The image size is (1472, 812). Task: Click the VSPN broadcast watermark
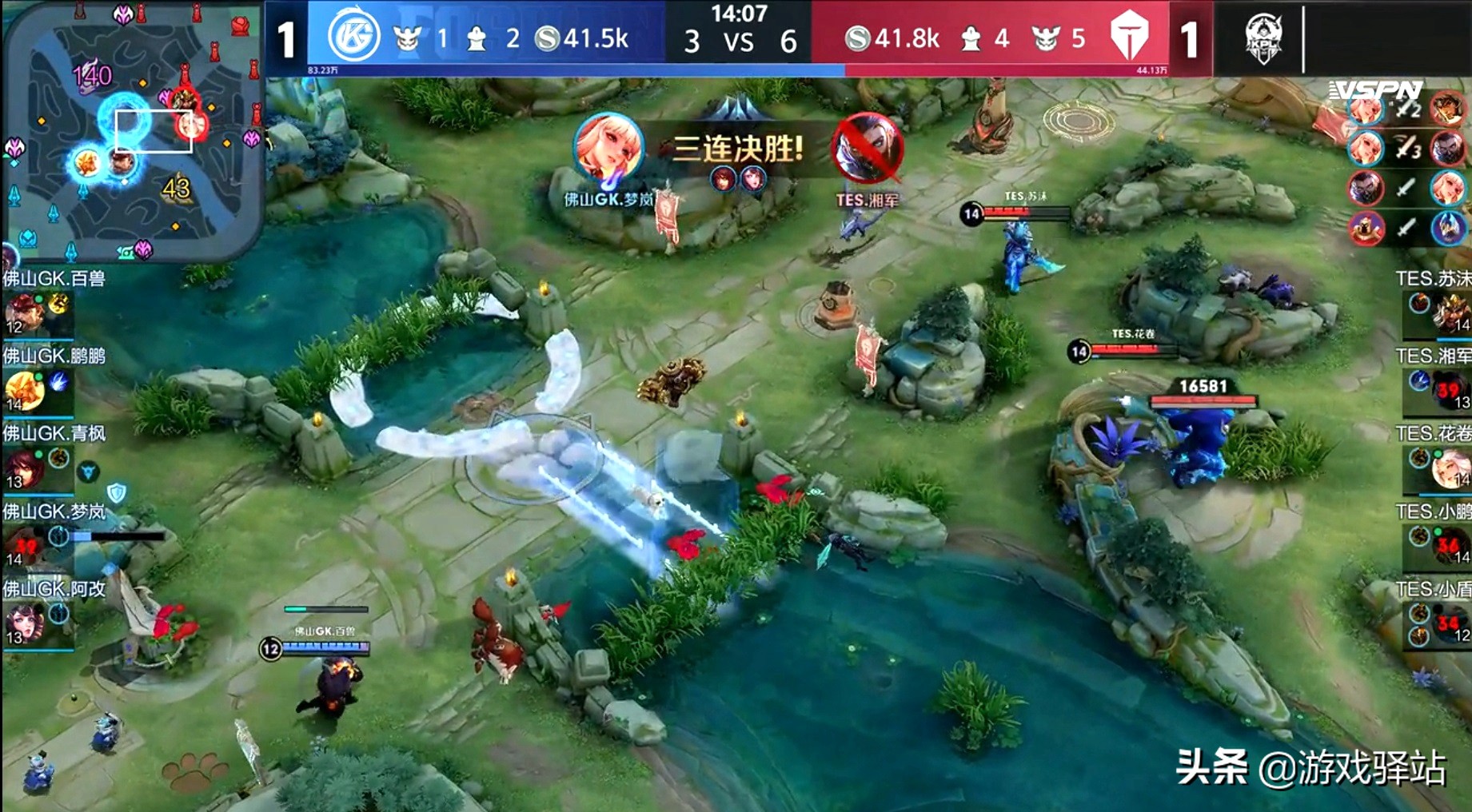tap(1375, 90)
